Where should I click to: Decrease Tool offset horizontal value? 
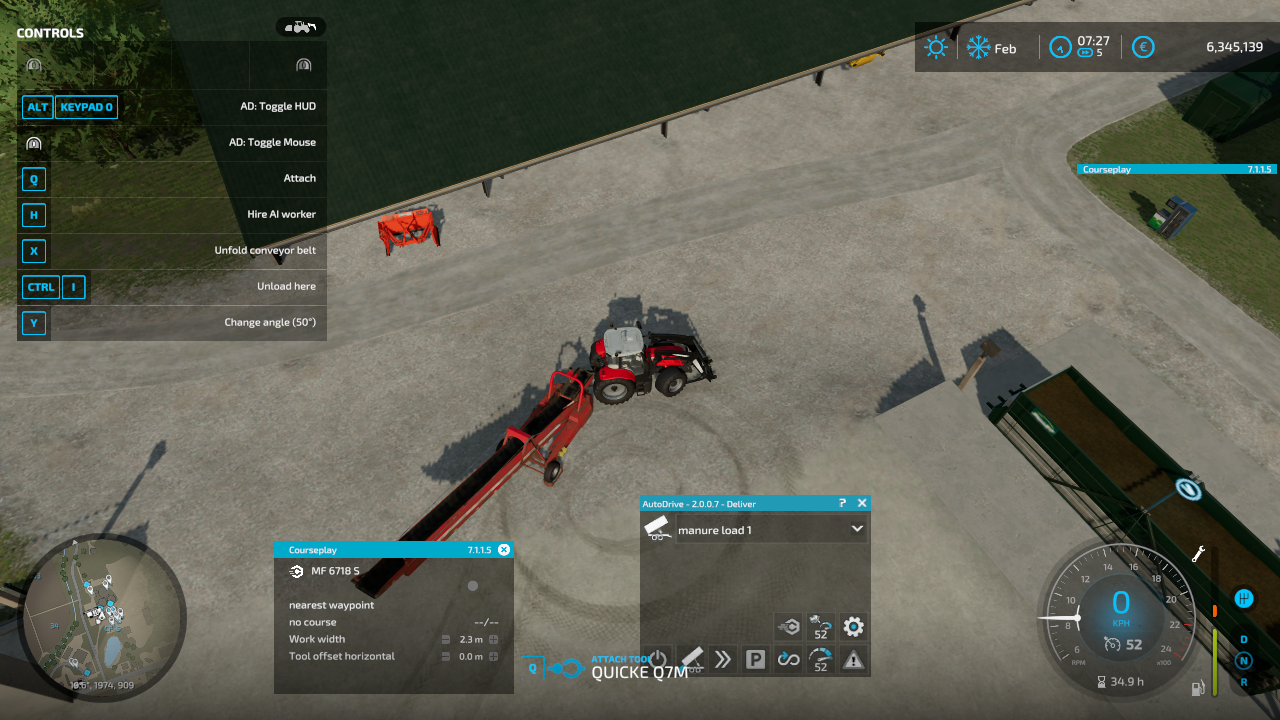click(x=445, y=657)
